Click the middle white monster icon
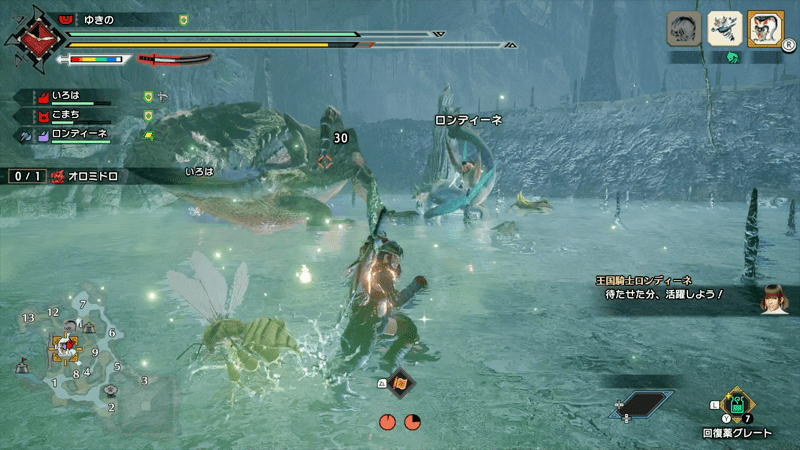Image resolution: width=800 pixels, height=450 pixels. pyautogui.click(x=725, y=28)
